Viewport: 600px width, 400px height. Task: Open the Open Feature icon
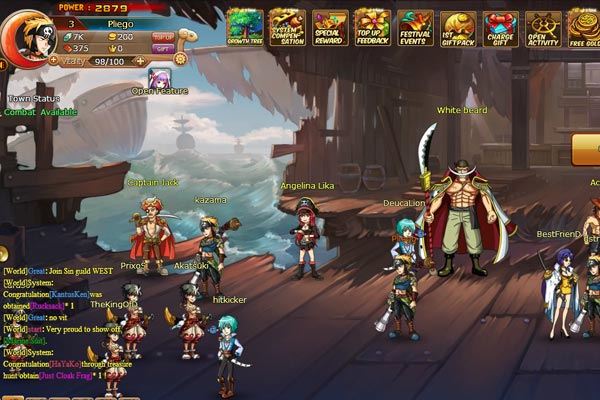click(x=160, y=77)
